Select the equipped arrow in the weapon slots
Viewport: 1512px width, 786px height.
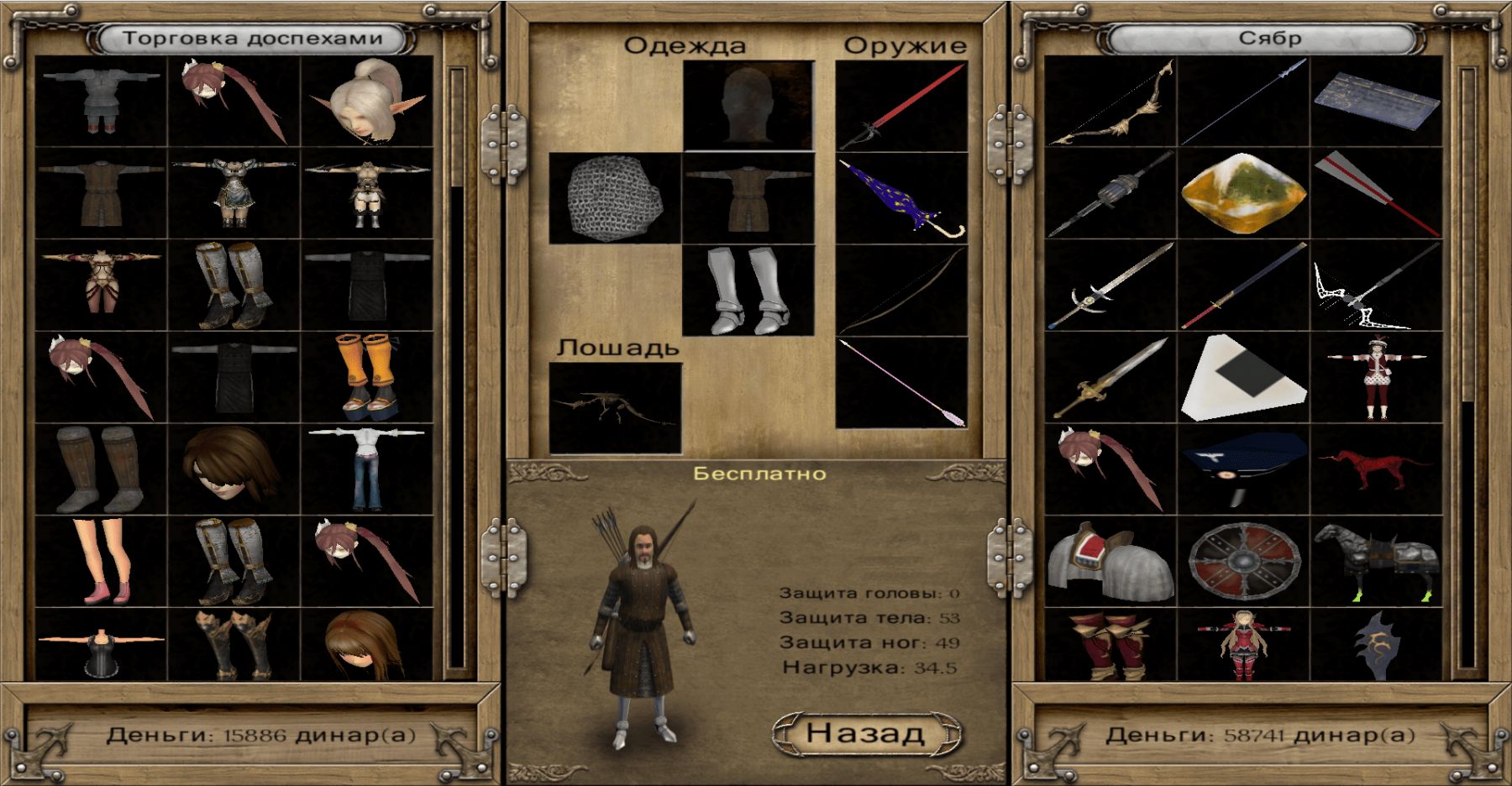[x=901, y=383]
